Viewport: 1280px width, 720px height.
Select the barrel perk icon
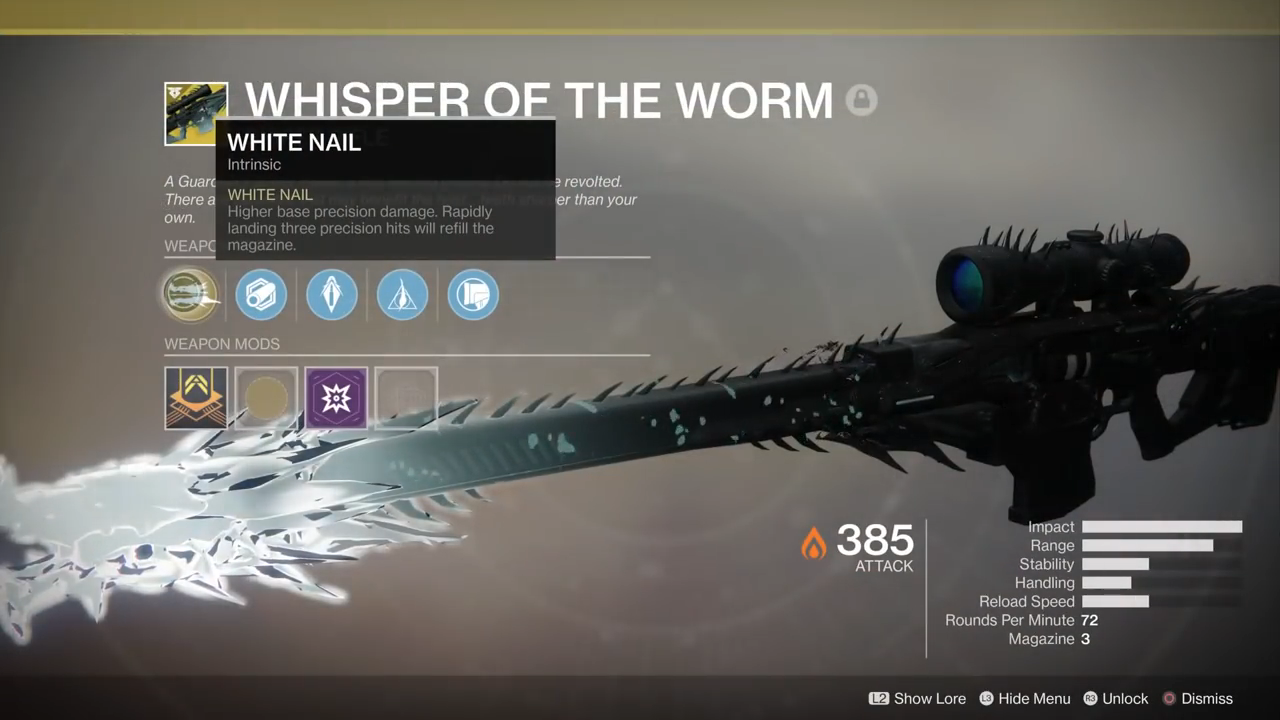261,295
